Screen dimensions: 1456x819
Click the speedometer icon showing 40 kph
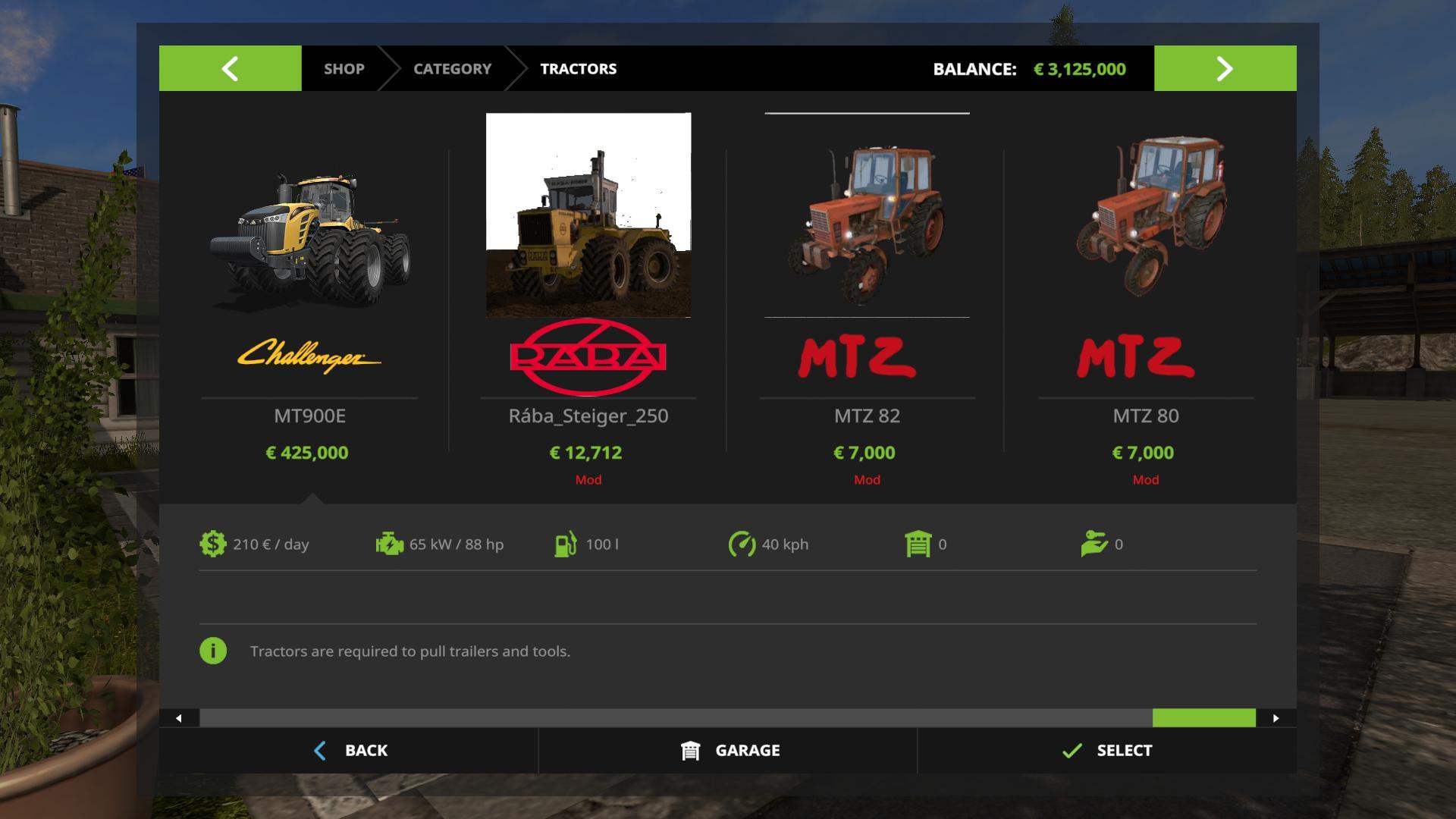tap(741, 544)
